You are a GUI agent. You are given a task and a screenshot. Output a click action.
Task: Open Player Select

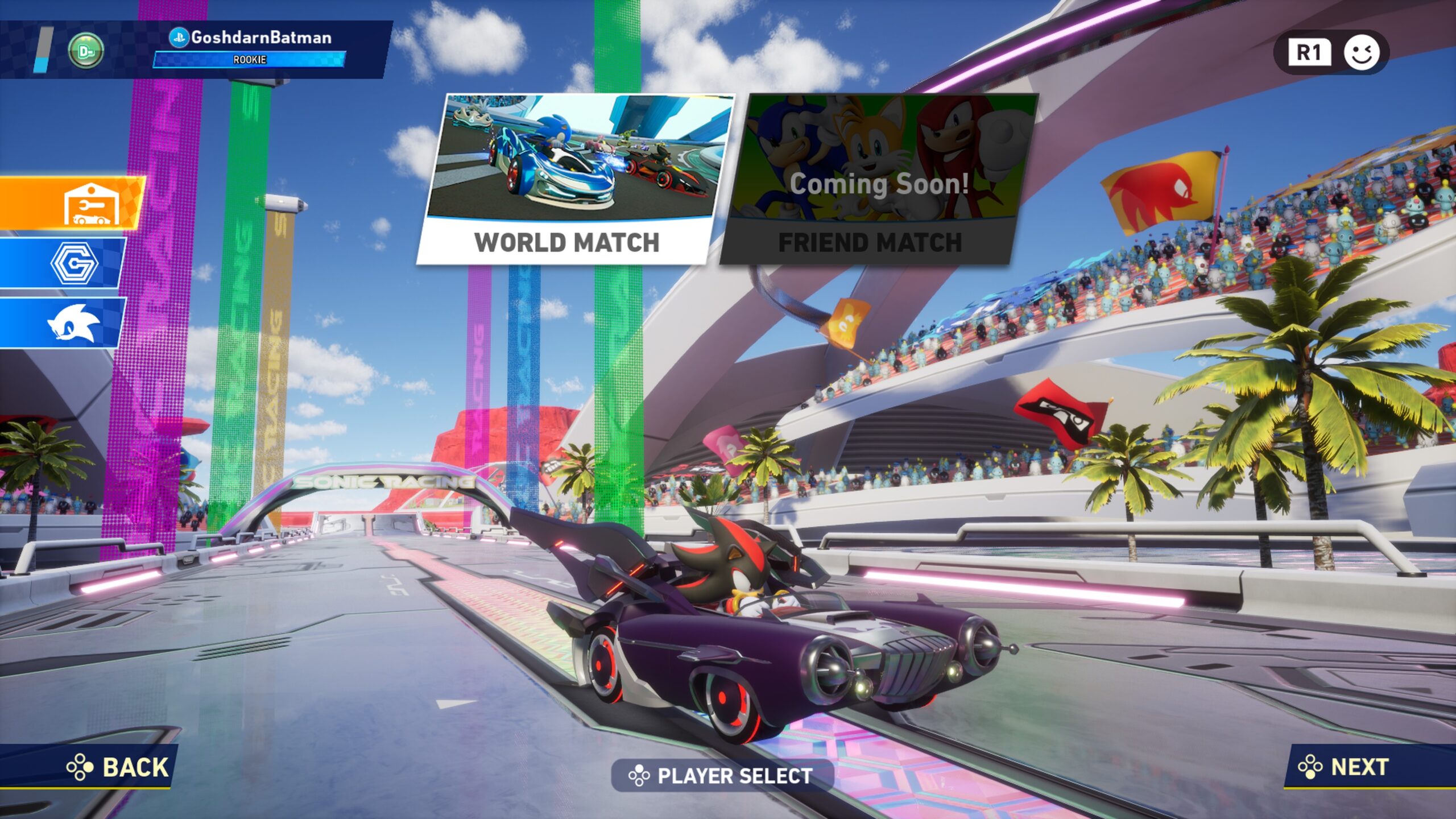(x=721, y=776)
